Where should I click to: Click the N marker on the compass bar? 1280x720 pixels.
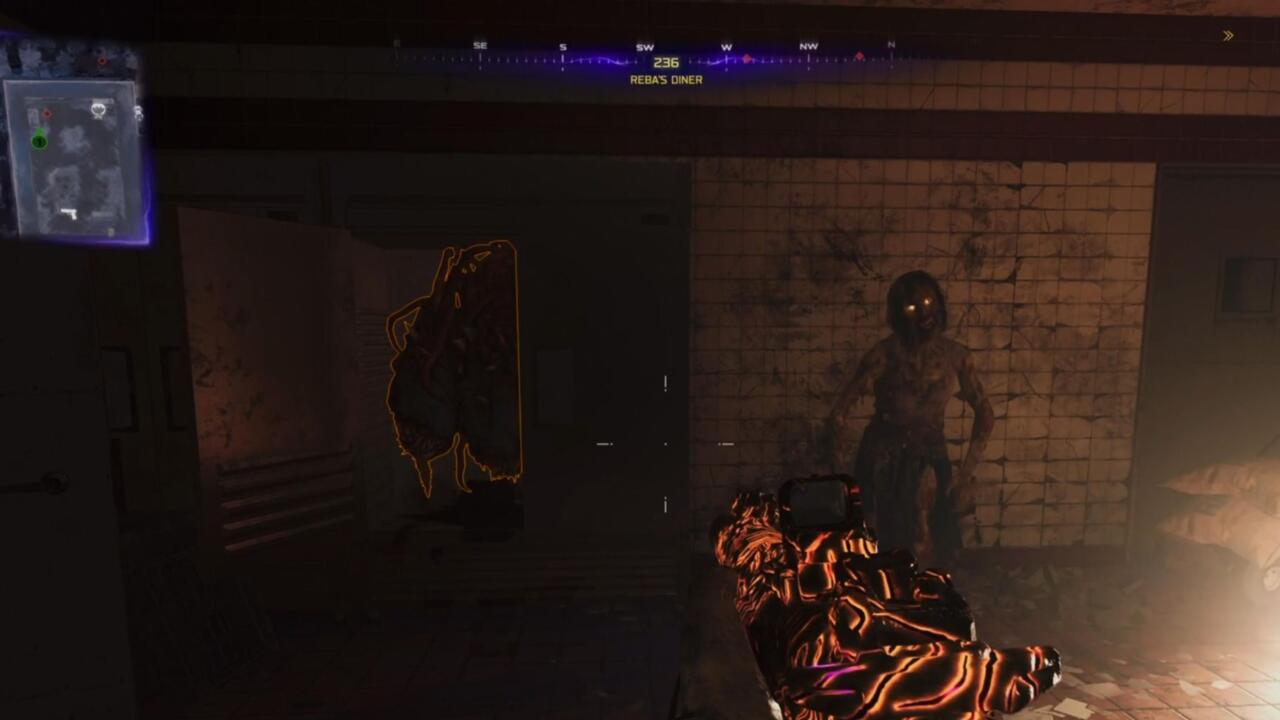pyautogui.click(x=891, y=44)
